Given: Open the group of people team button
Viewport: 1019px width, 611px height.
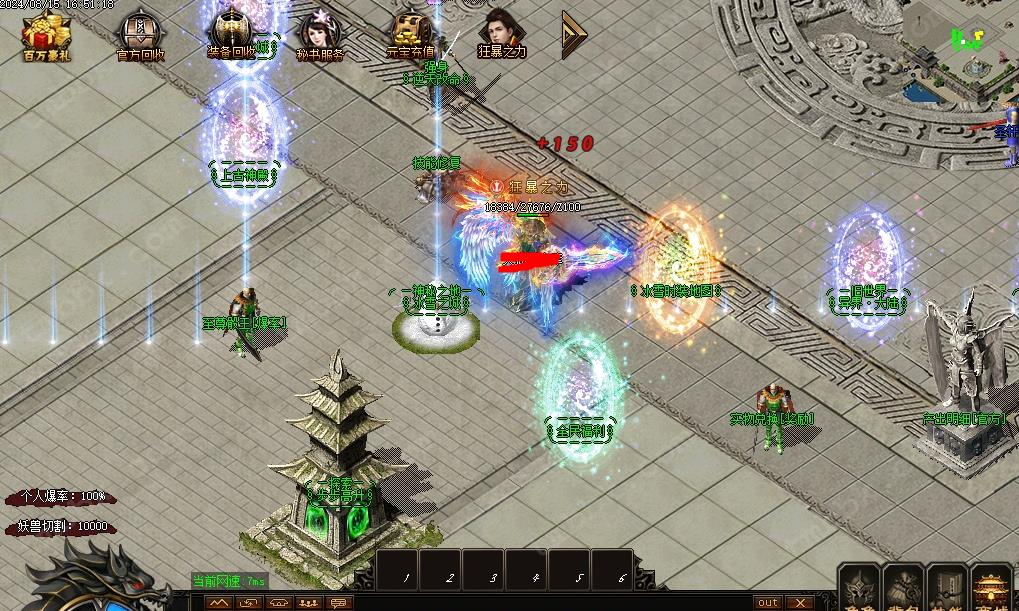Looking at the screenshot, I should click(x=308, y=603).
